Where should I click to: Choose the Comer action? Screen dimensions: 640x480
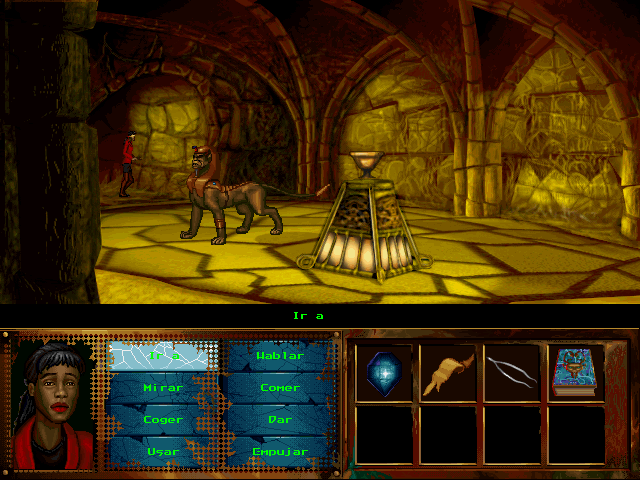click(279, 387)
